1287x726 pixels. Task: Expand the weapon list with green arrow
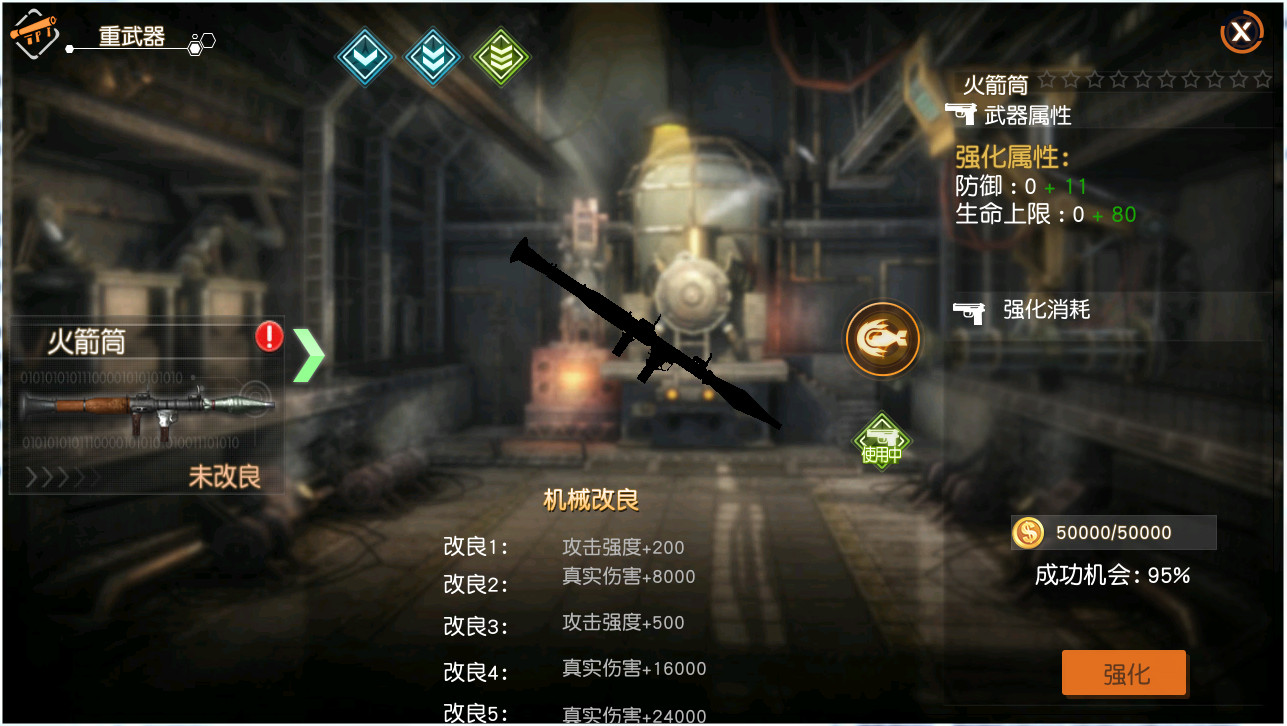pyautogui.click(x=308, y=355)
